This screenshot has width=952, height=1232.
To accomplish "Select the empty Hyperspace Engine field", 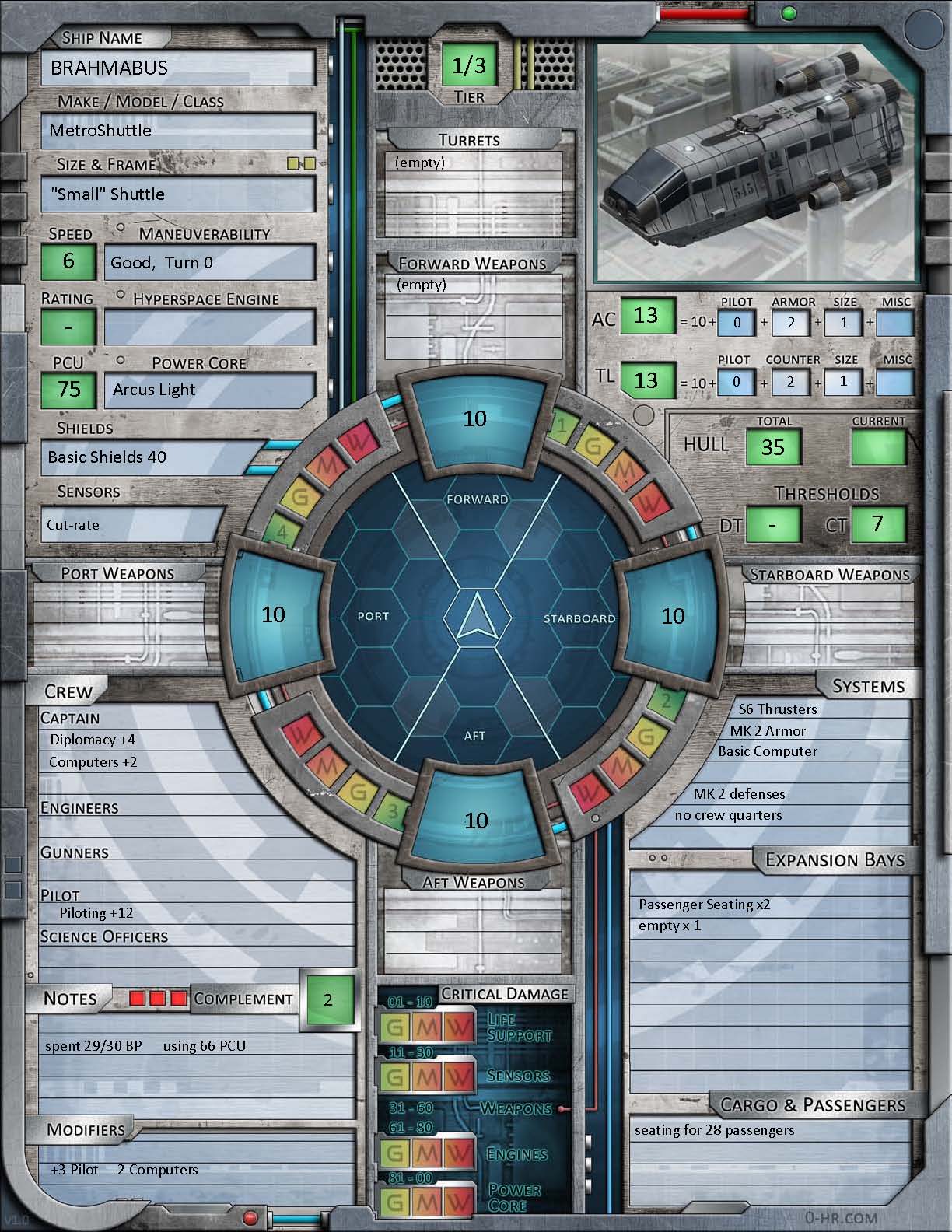I will [x=209, y=327].
